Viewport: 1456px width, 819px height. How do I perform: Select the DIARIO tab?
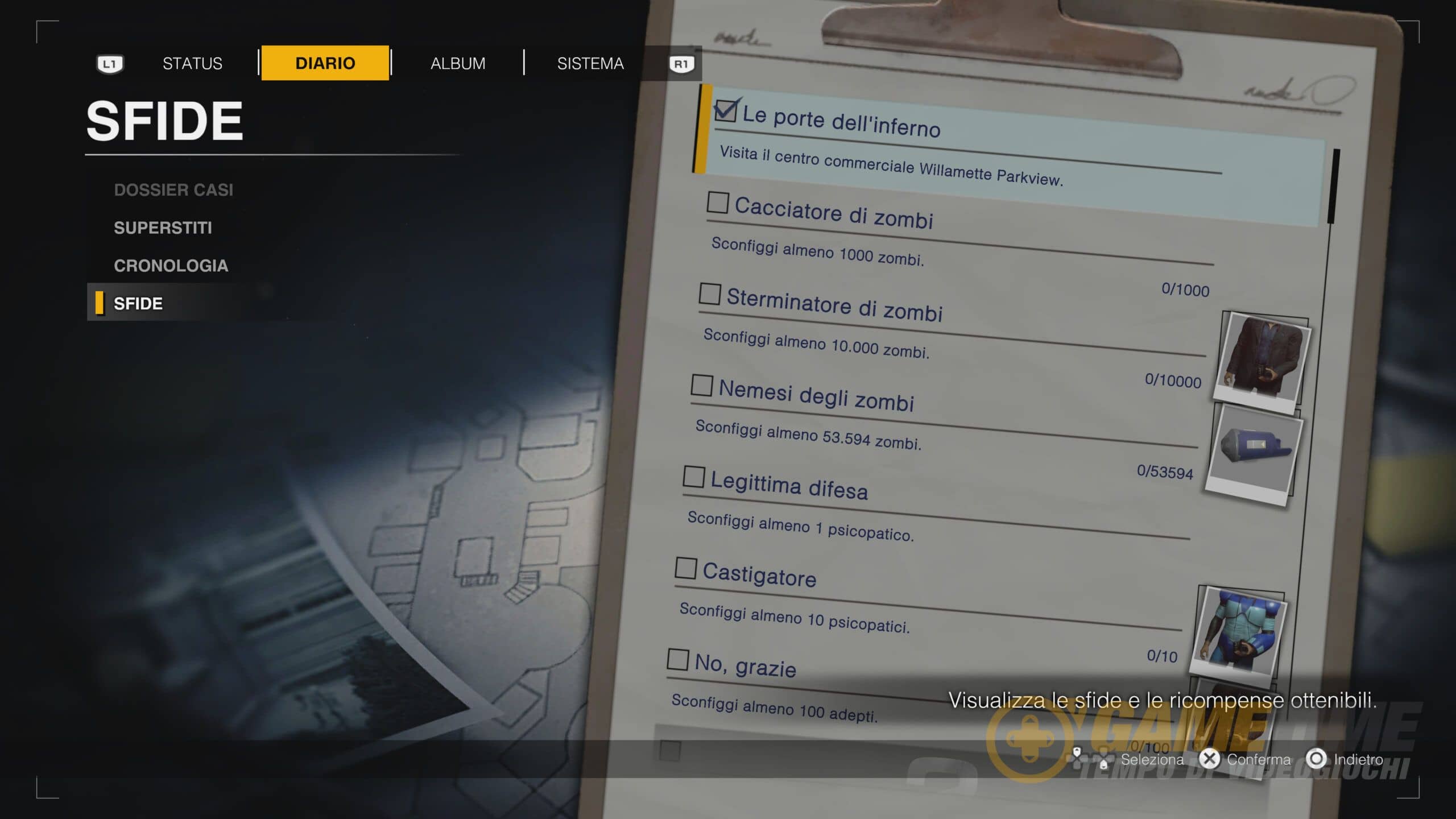325,63
